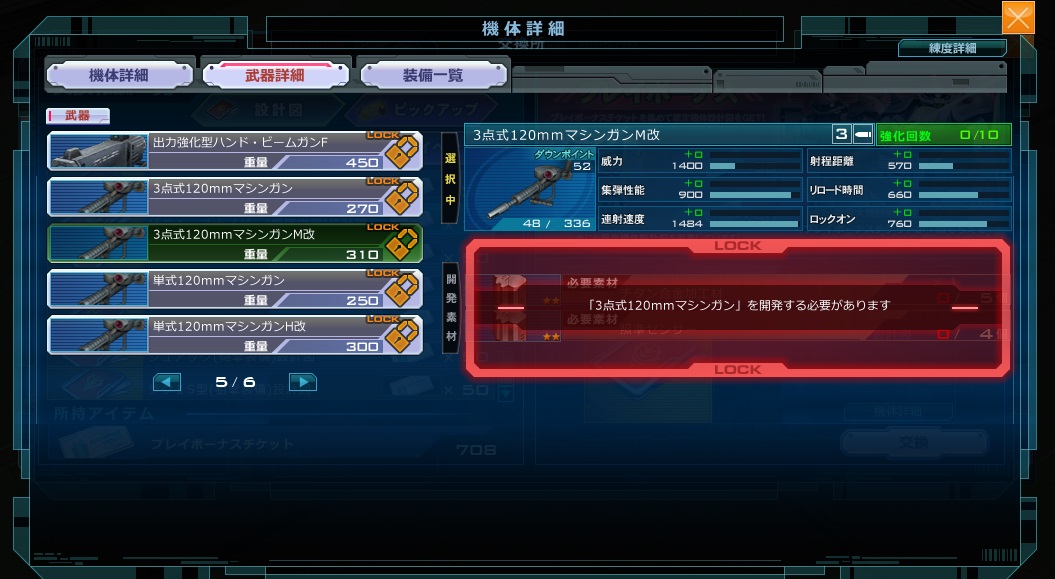
Task: Open the 練度詳細 button
Action: click(x=951, y=48)
